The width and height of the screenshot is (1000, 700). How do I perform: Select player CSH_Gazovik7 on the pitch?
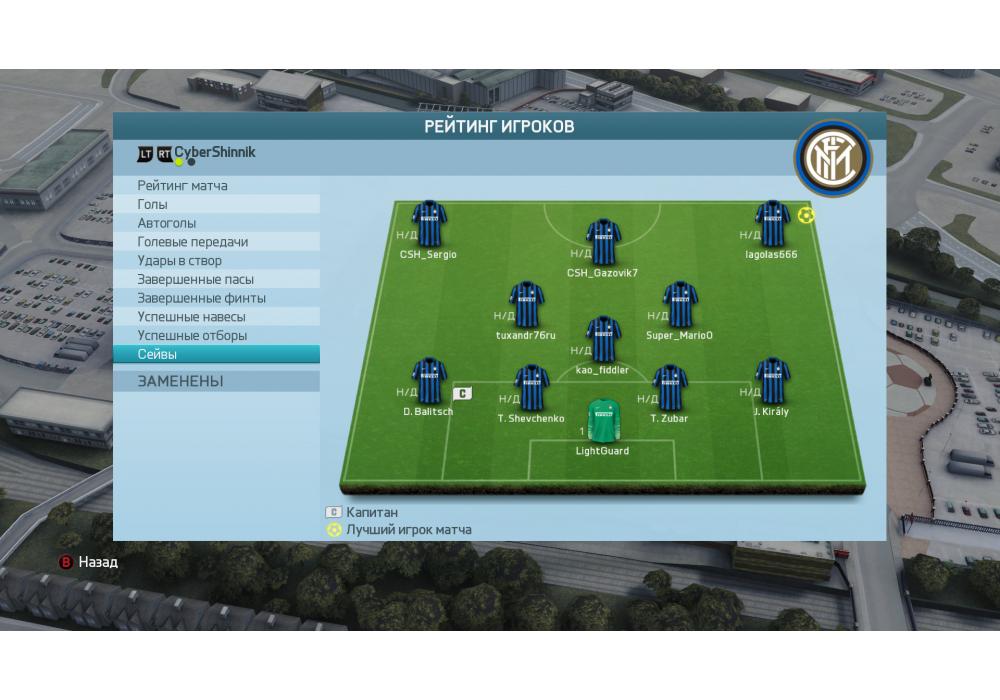[x=603, y=242]
